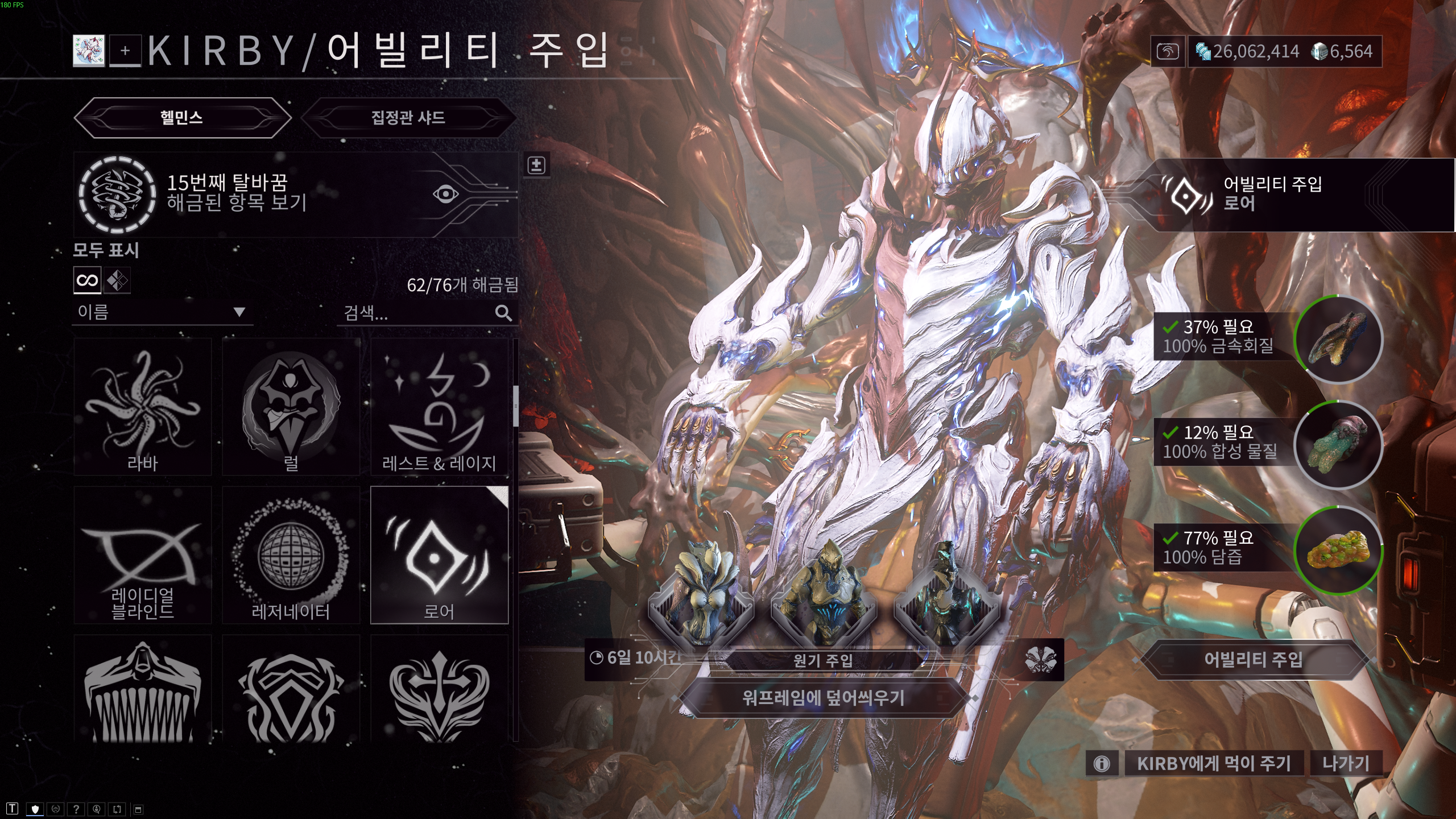Screen dimensions: 1456x819
Task: Click the search magnifier icon
Action: pyautogui.click(x=504, y=313)
